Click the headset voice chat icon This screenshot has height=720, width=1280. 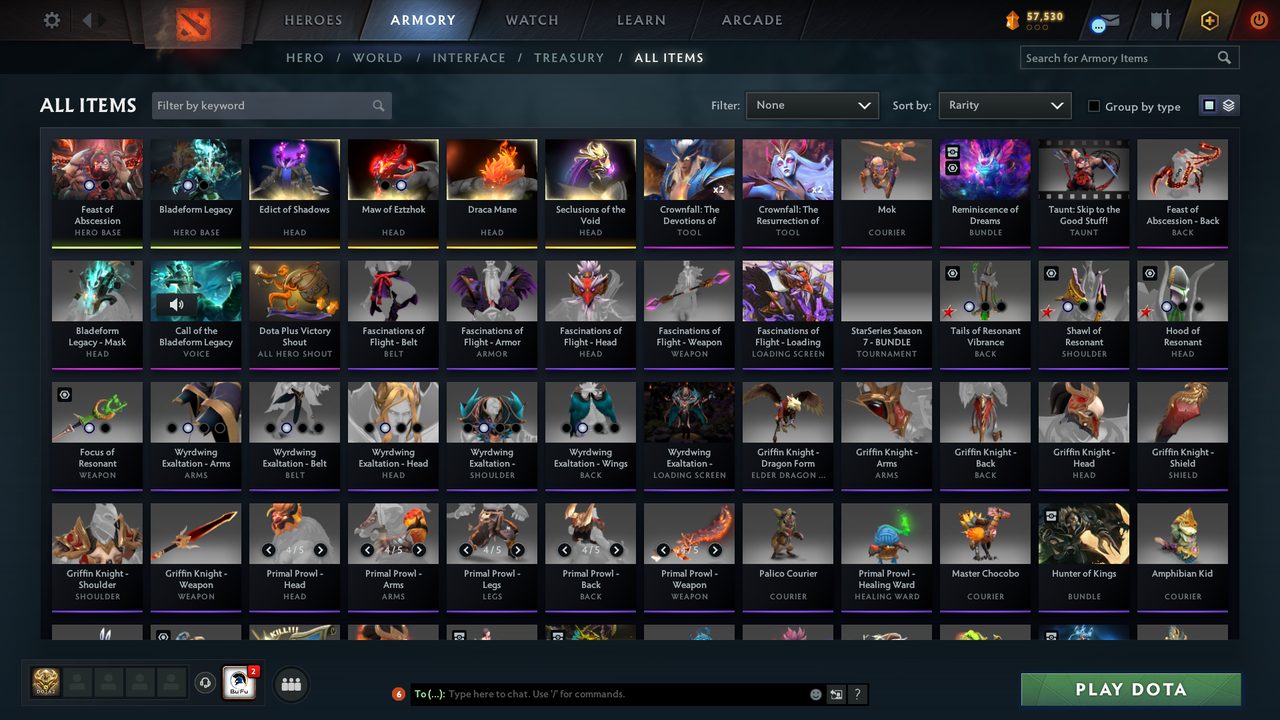coord(205,683)
